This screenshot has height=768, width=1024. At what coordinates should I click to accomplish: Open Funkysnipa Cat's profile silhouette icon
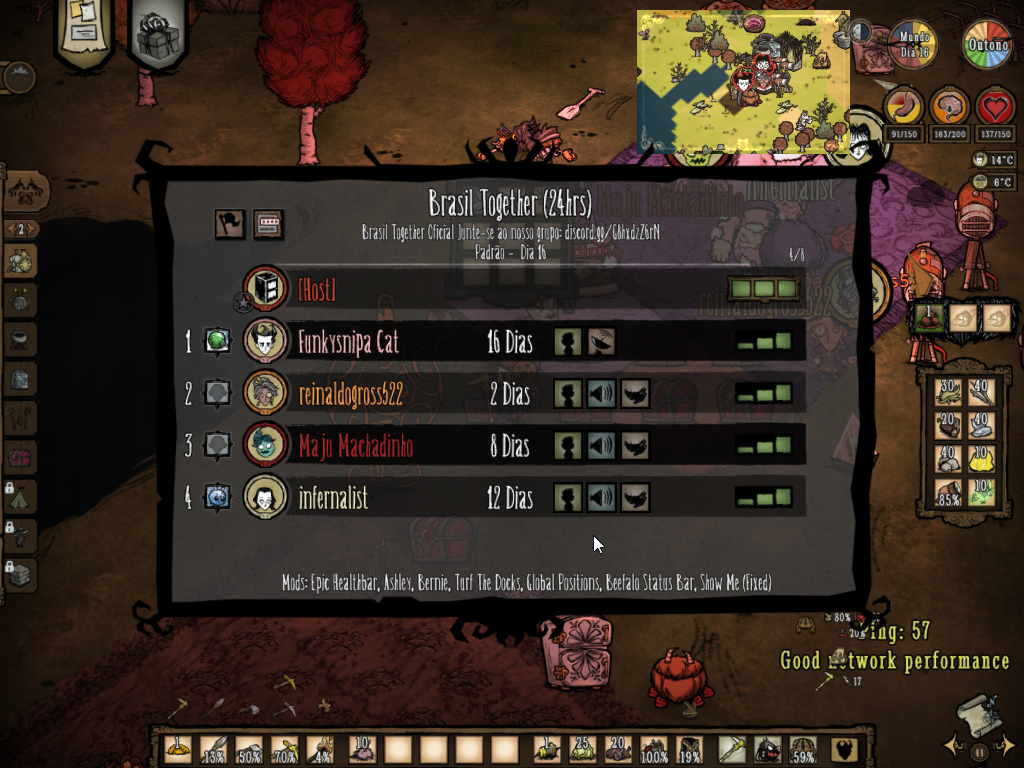pos(569,342)
